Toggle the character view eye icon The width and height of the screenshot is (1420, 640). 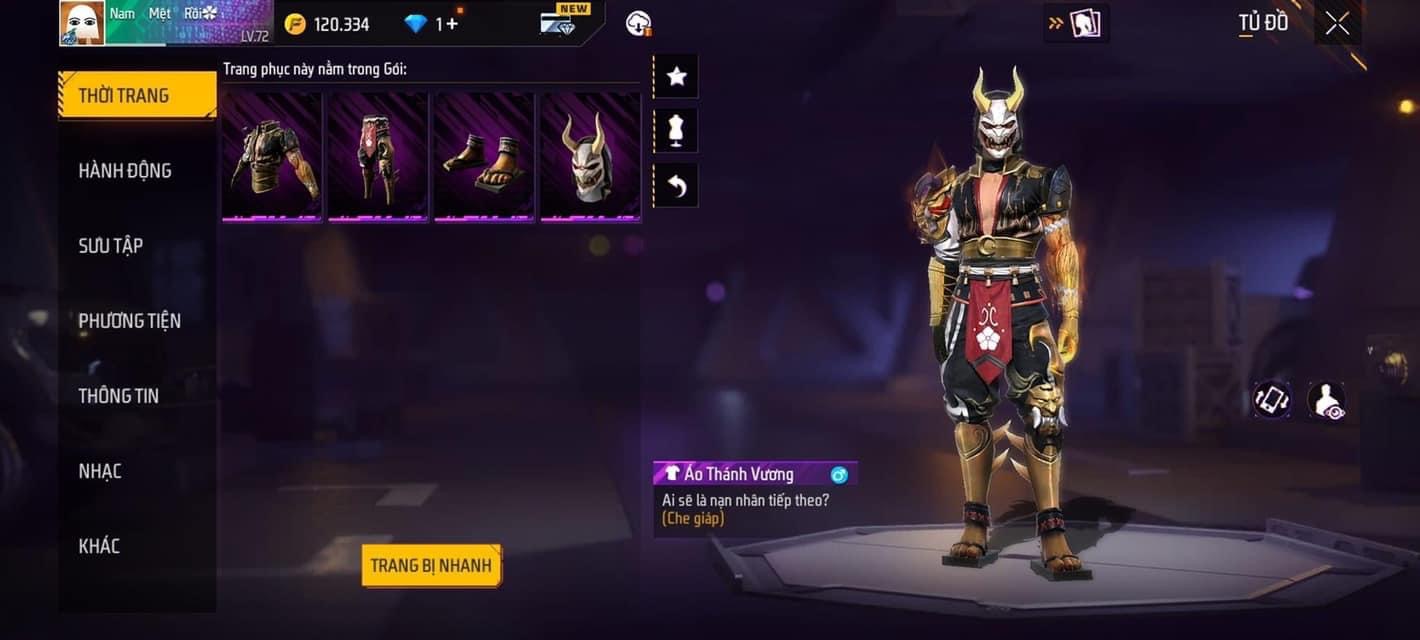(x=1326, y=400)
